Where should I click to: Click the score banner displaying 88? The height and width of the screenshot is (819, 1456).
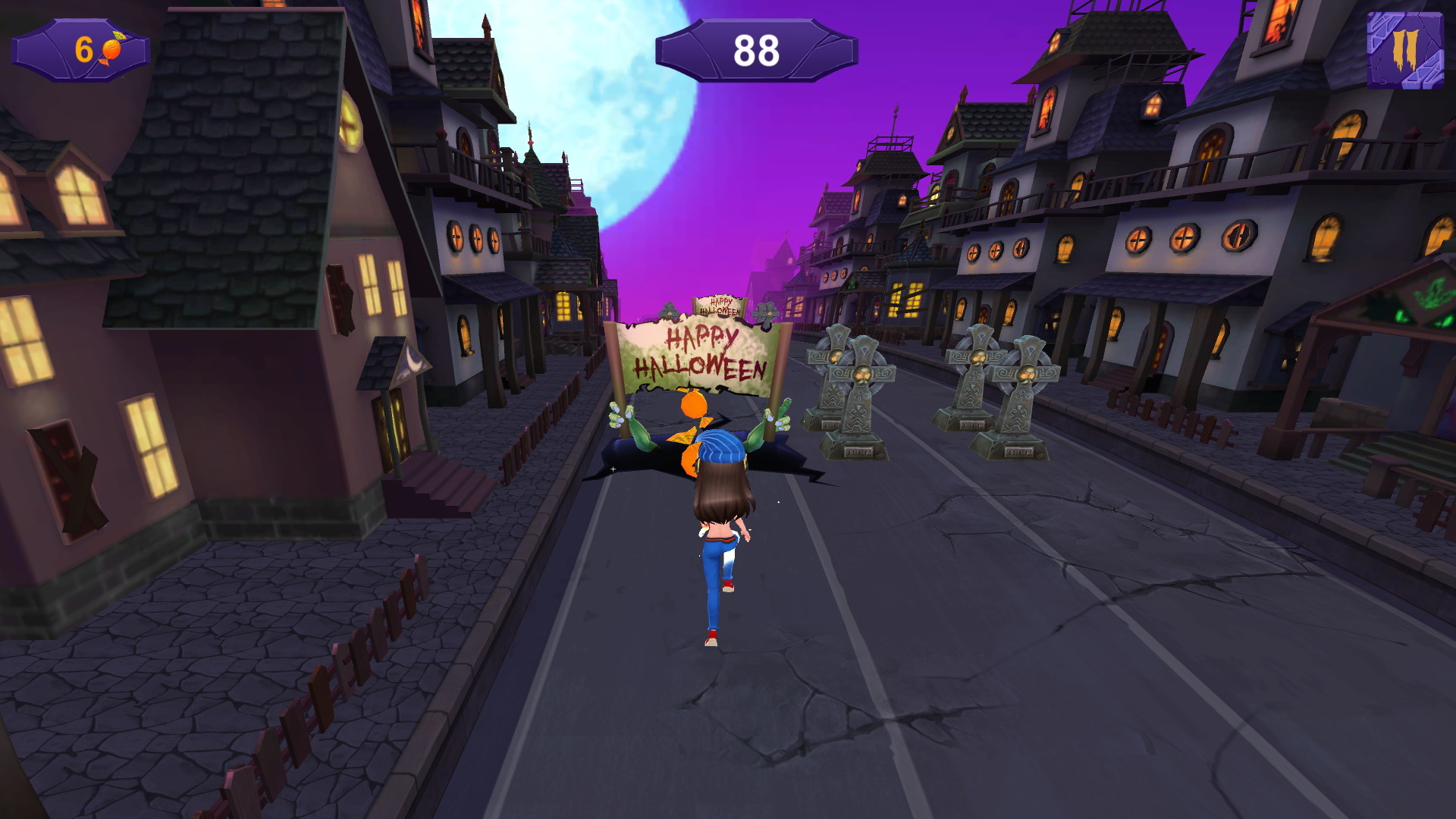pyautogui.click(x=757, y=49)
